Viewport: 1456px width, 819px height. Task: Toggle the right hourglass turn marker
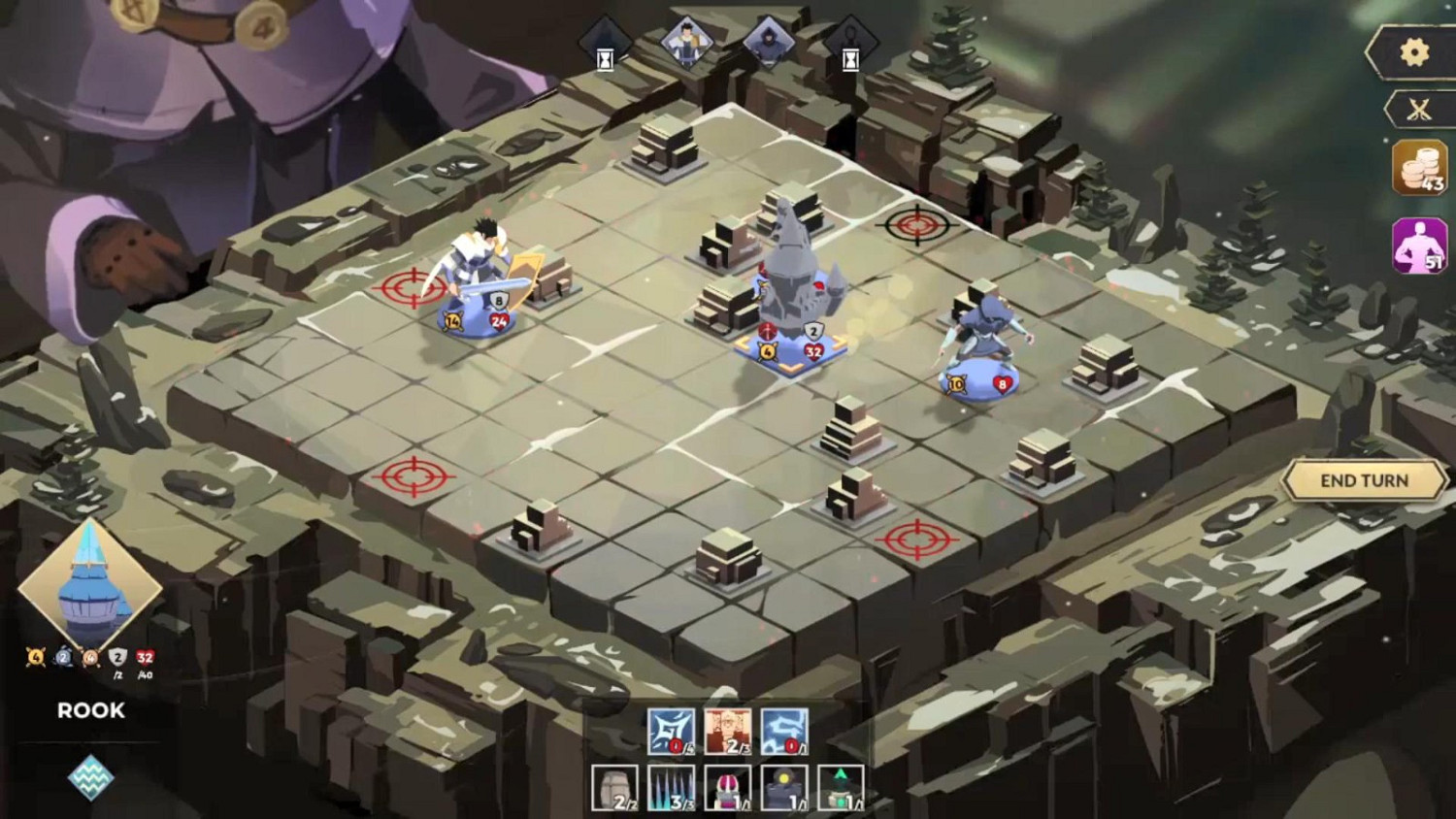[850, 55]
